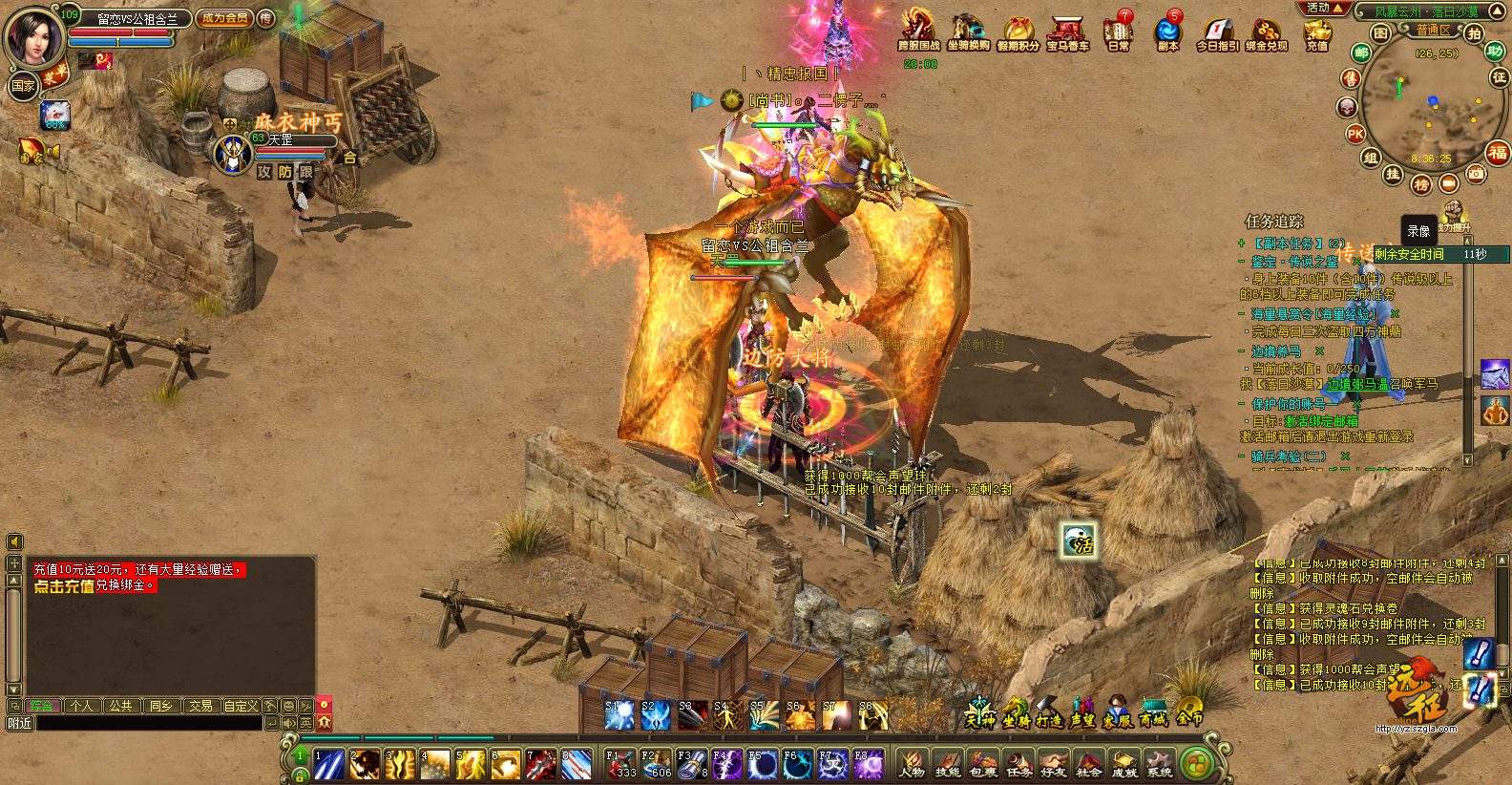The width and height of the screenshot is (1512, 785).
Task: Open the 人物 character panel
Action: click(912, 764)
